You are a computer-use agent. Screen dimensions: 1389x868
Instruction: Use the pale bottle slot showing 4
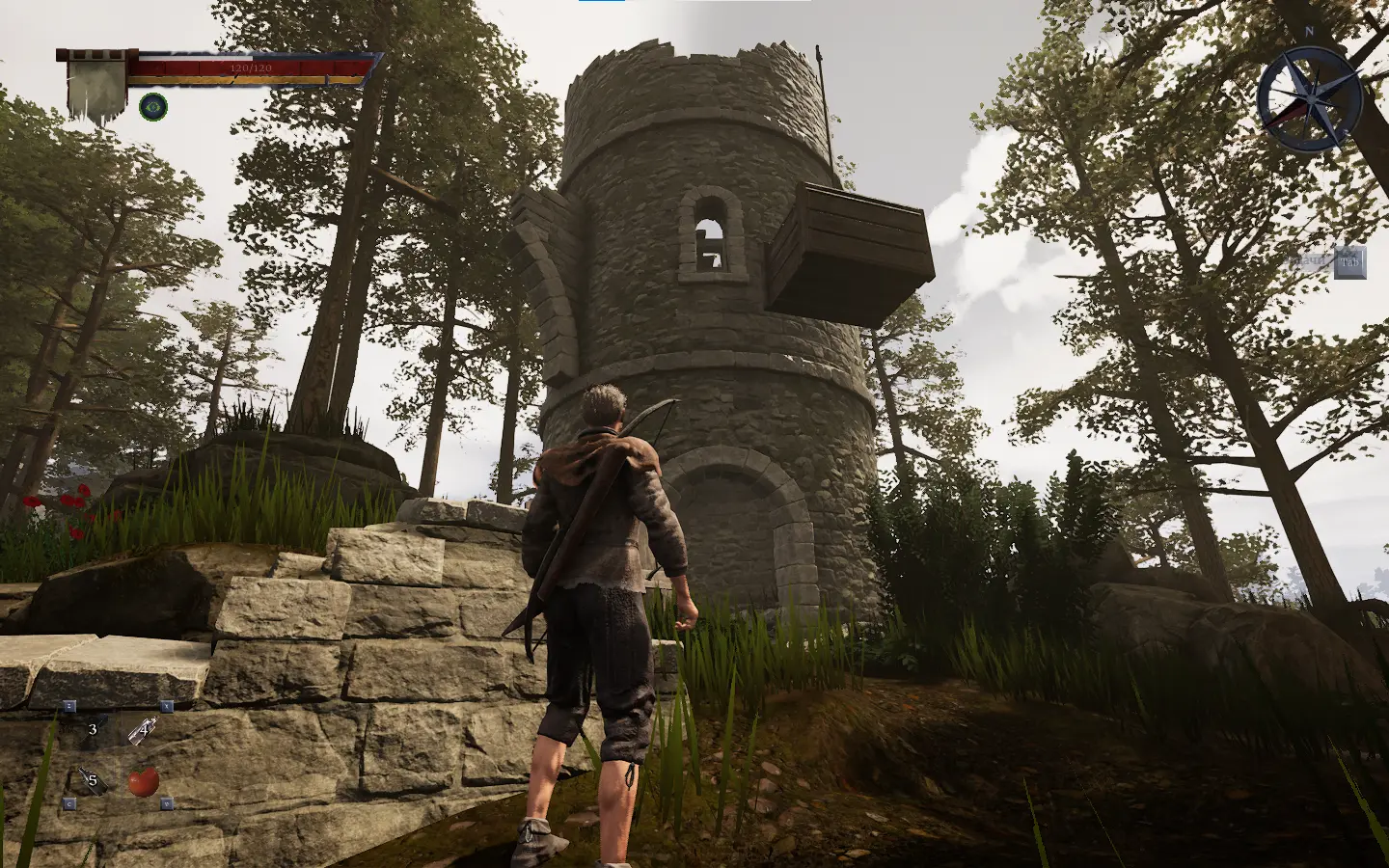142,730
